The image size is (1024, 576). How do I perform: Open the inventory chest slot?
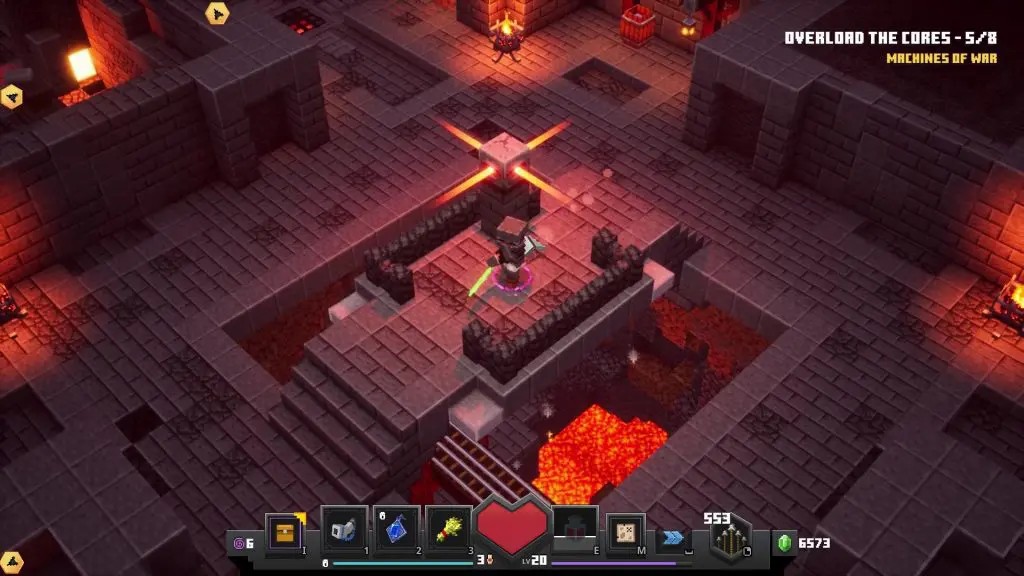pyautogui.click(x=284, y=532)
